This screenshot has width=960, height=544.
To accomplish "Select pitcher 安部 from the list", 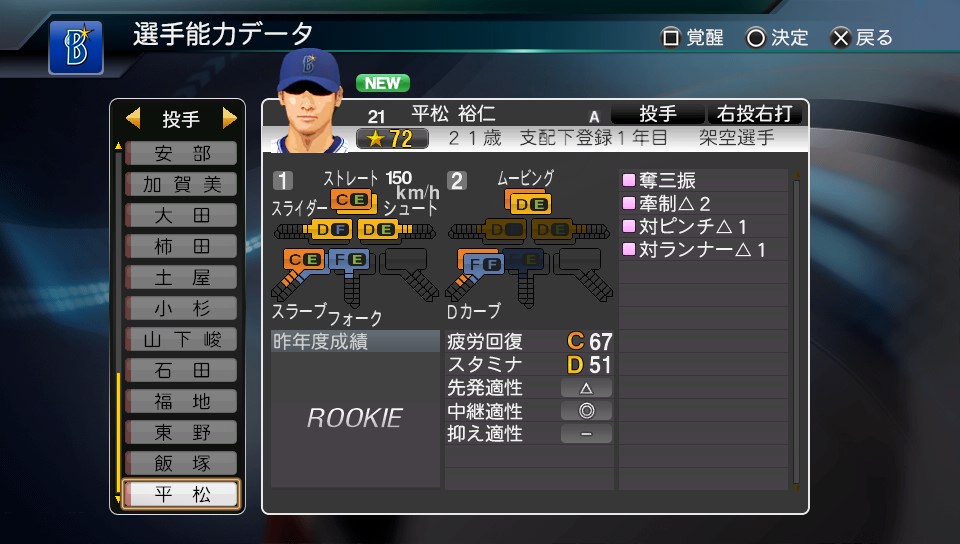I will click(x=182, y=154).
